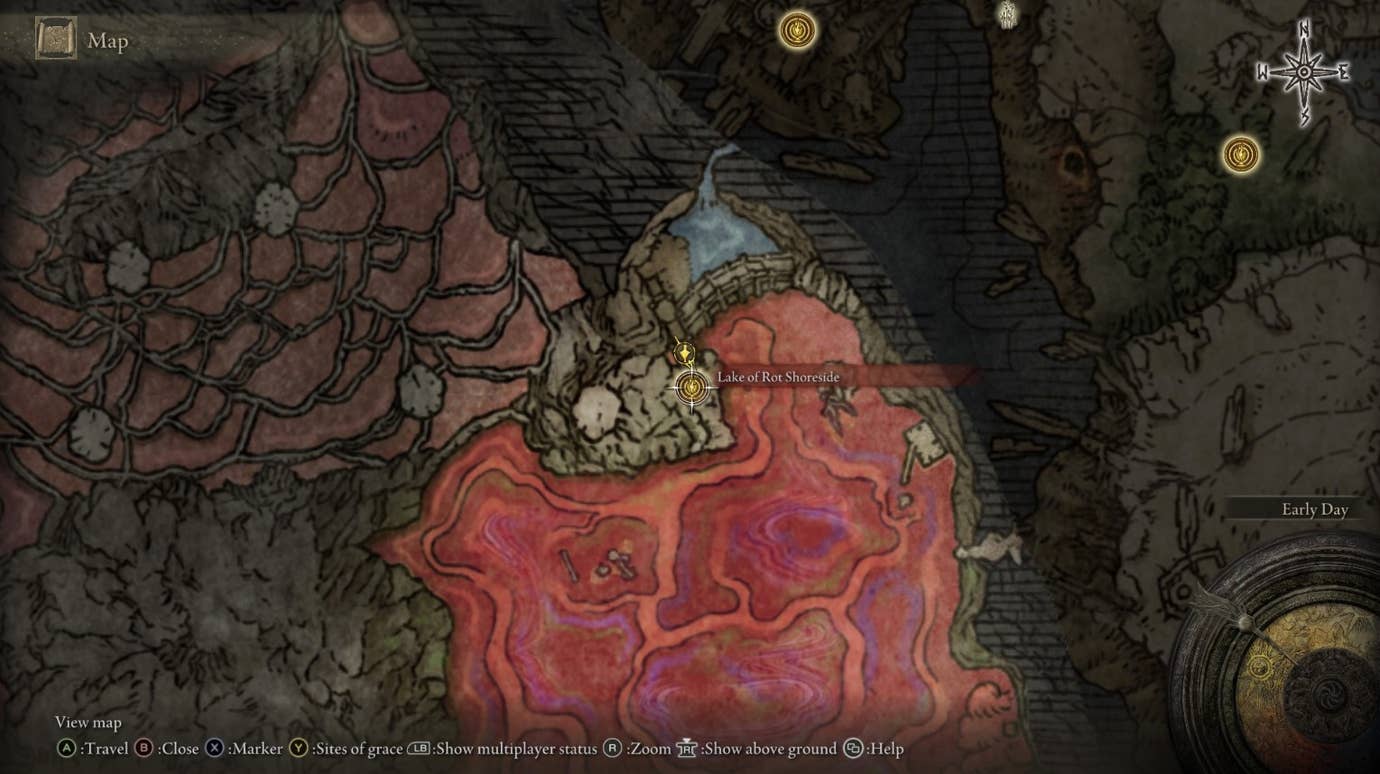
Task: Click the A Travel button icon
Action: (x=66, y=747)
